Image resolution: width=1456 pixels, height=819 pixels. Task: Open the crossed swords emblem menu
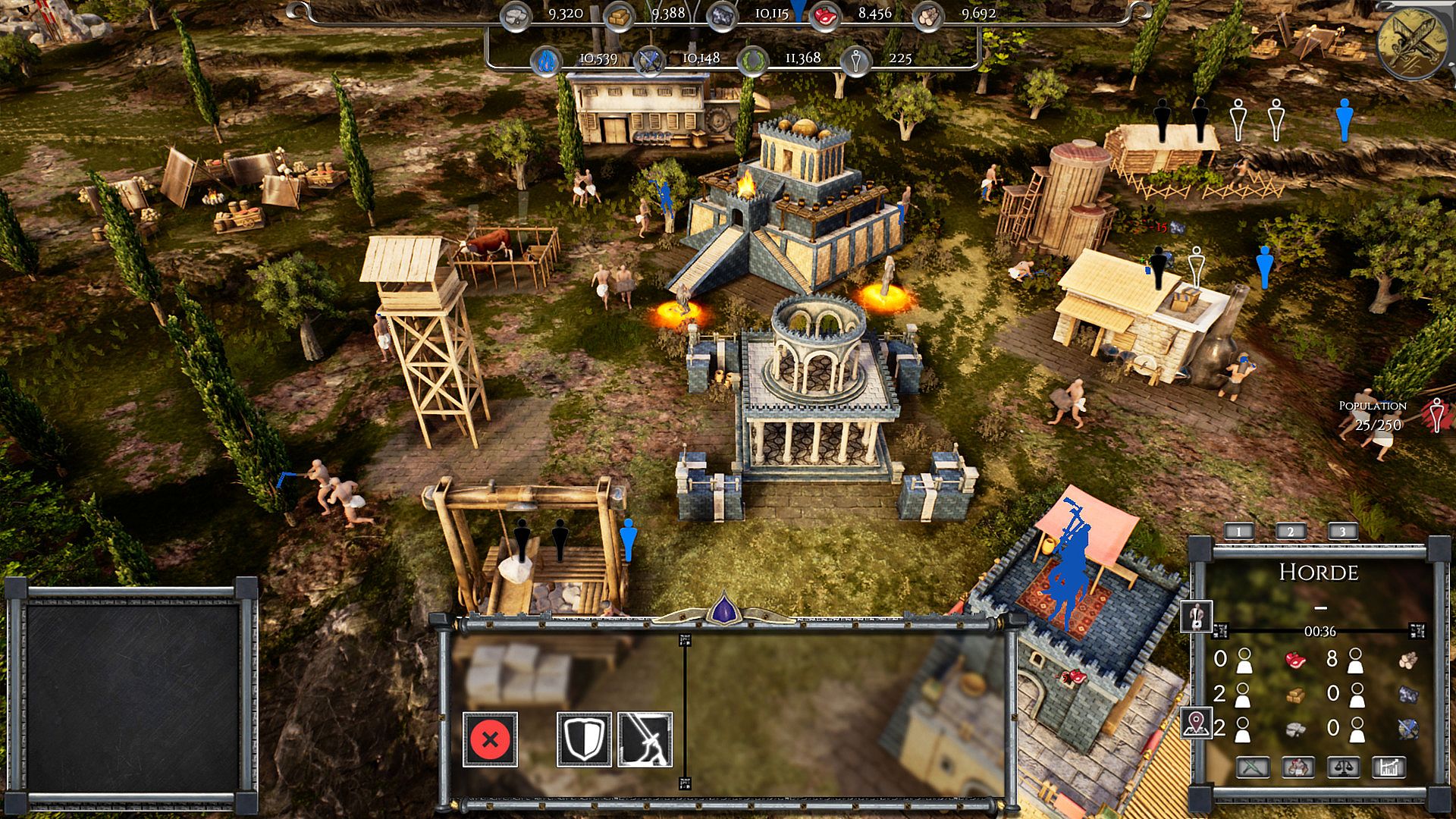coord(1410,42)
